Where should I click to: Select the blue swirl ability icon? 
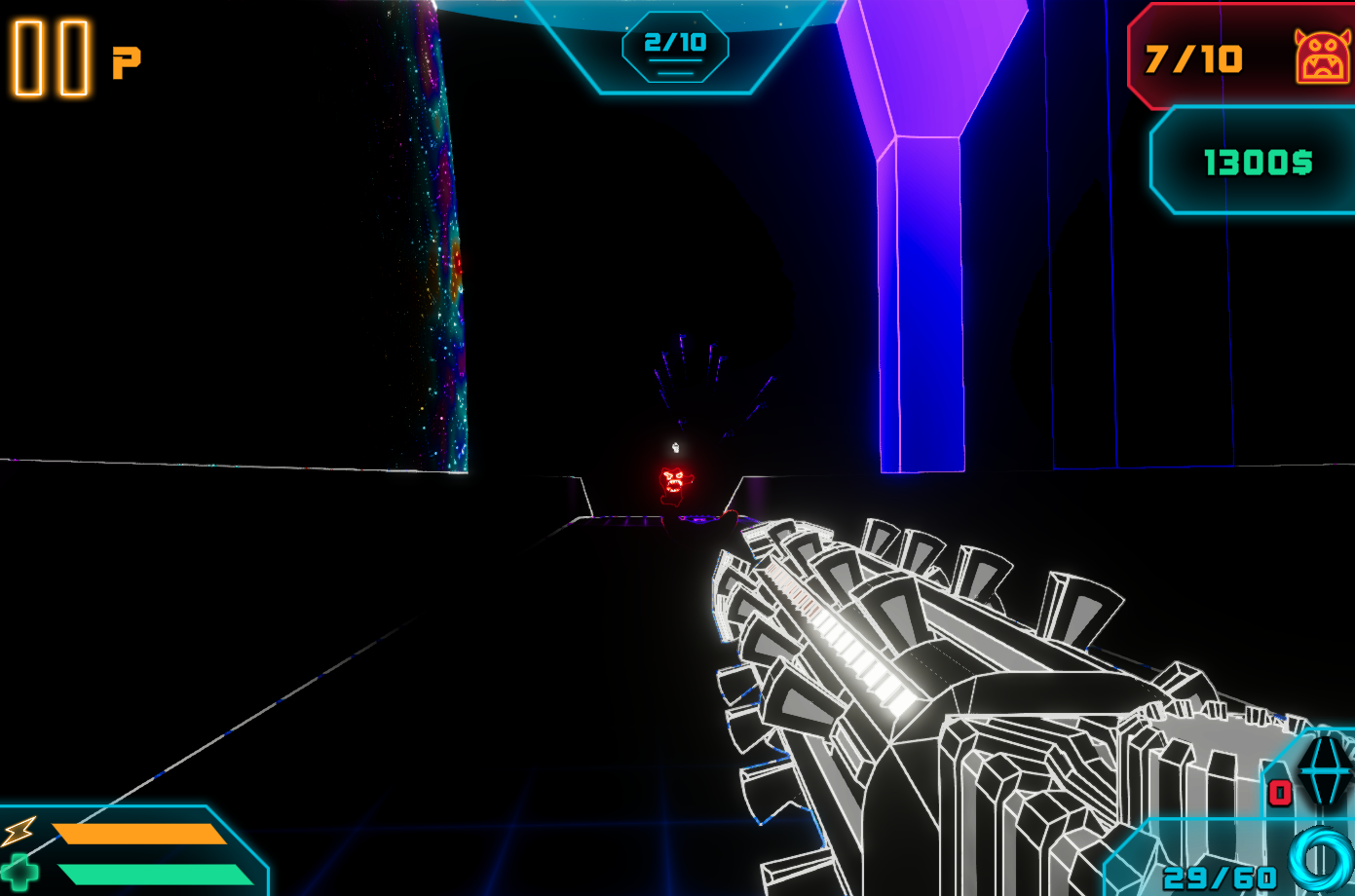pos(1320,859)
